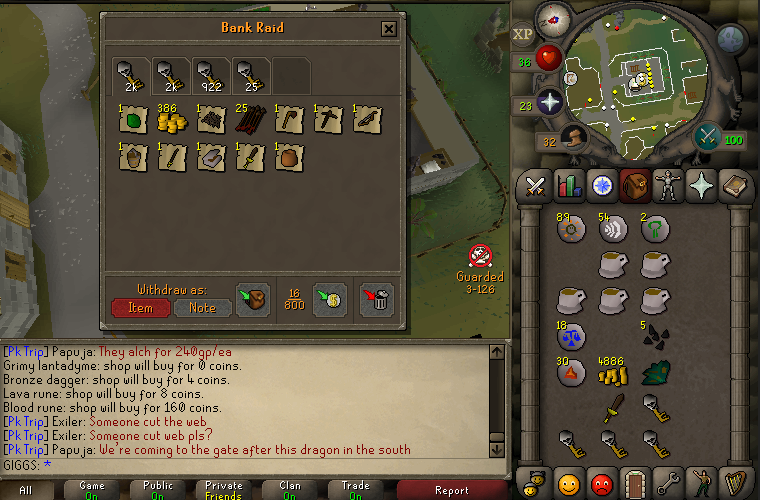Switch to the skills tab

point(569,186)
